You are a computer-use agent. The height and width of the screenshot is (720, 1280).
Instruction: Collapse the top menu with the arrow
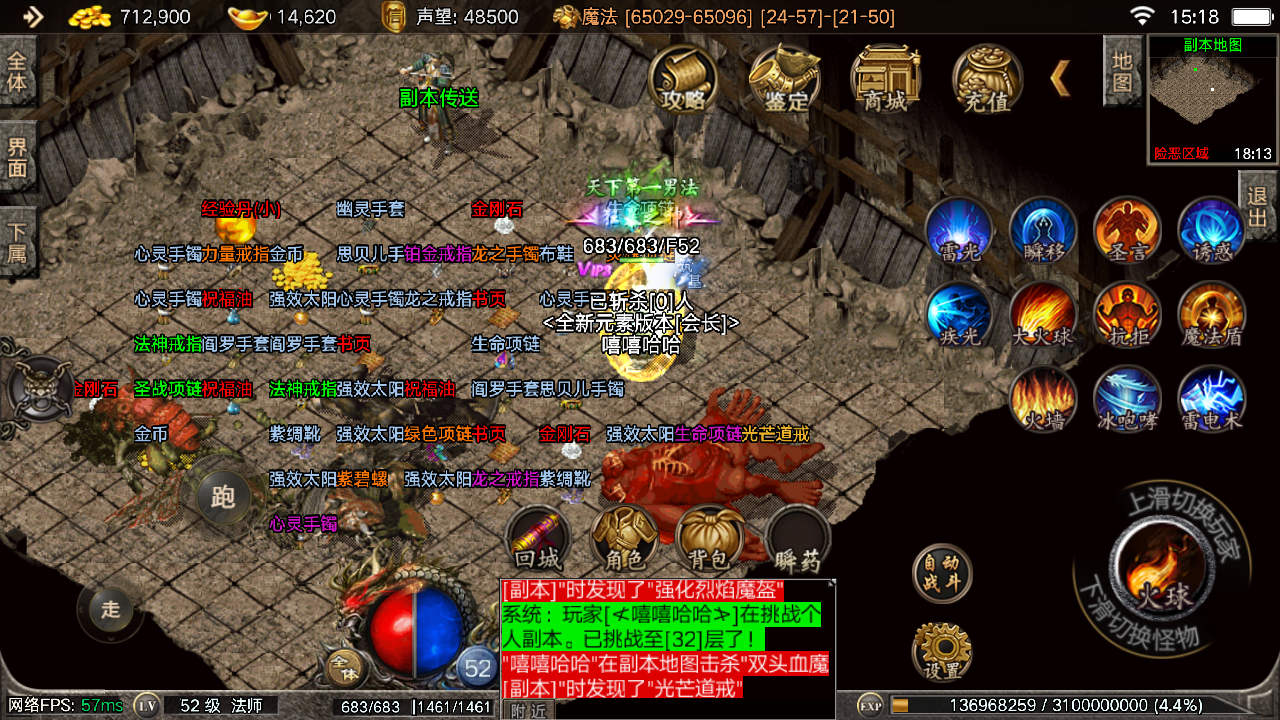[x=1060, y=78]
